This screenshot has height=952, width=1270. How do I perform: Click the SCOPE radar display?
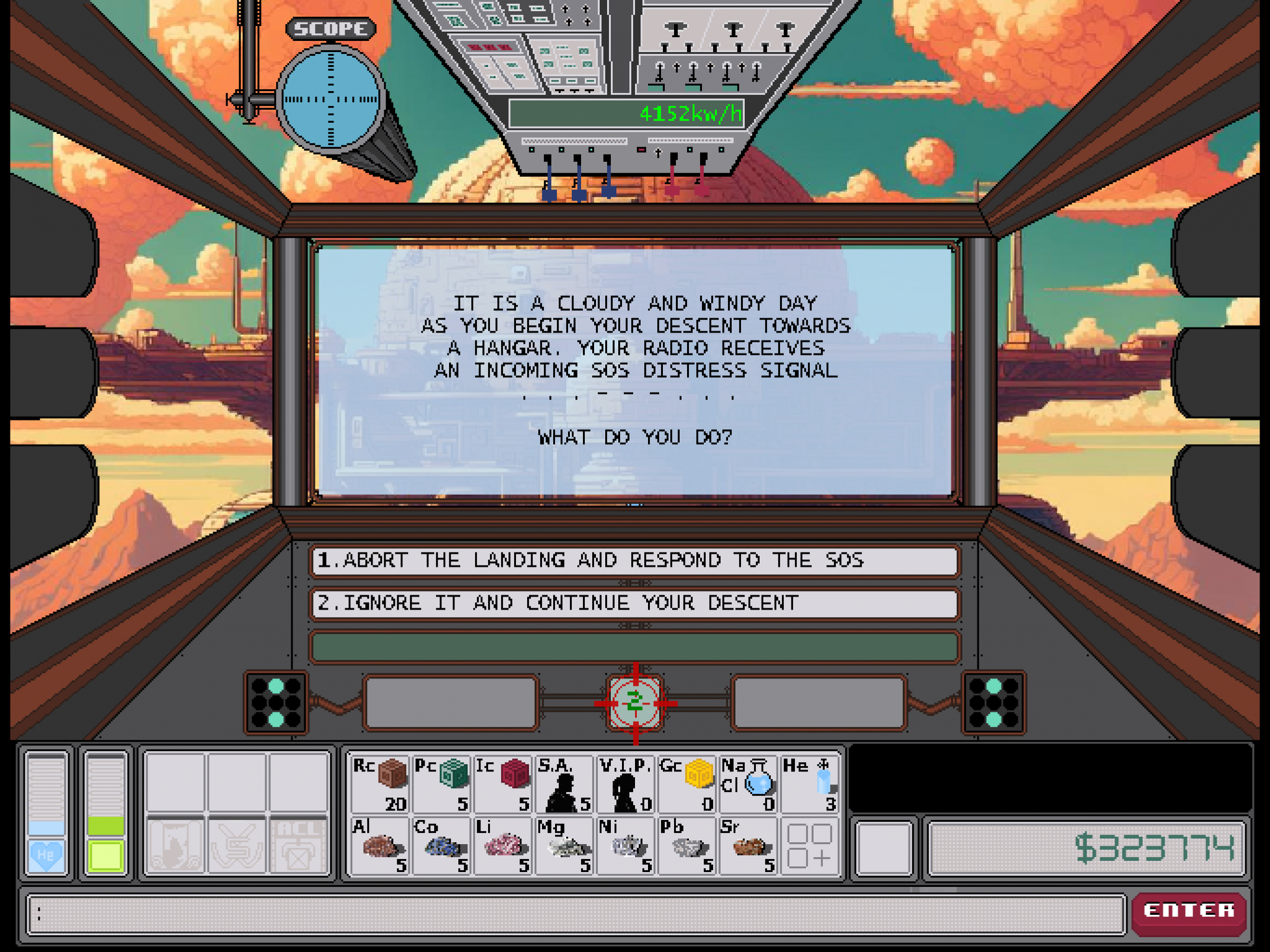coord(331,99)
